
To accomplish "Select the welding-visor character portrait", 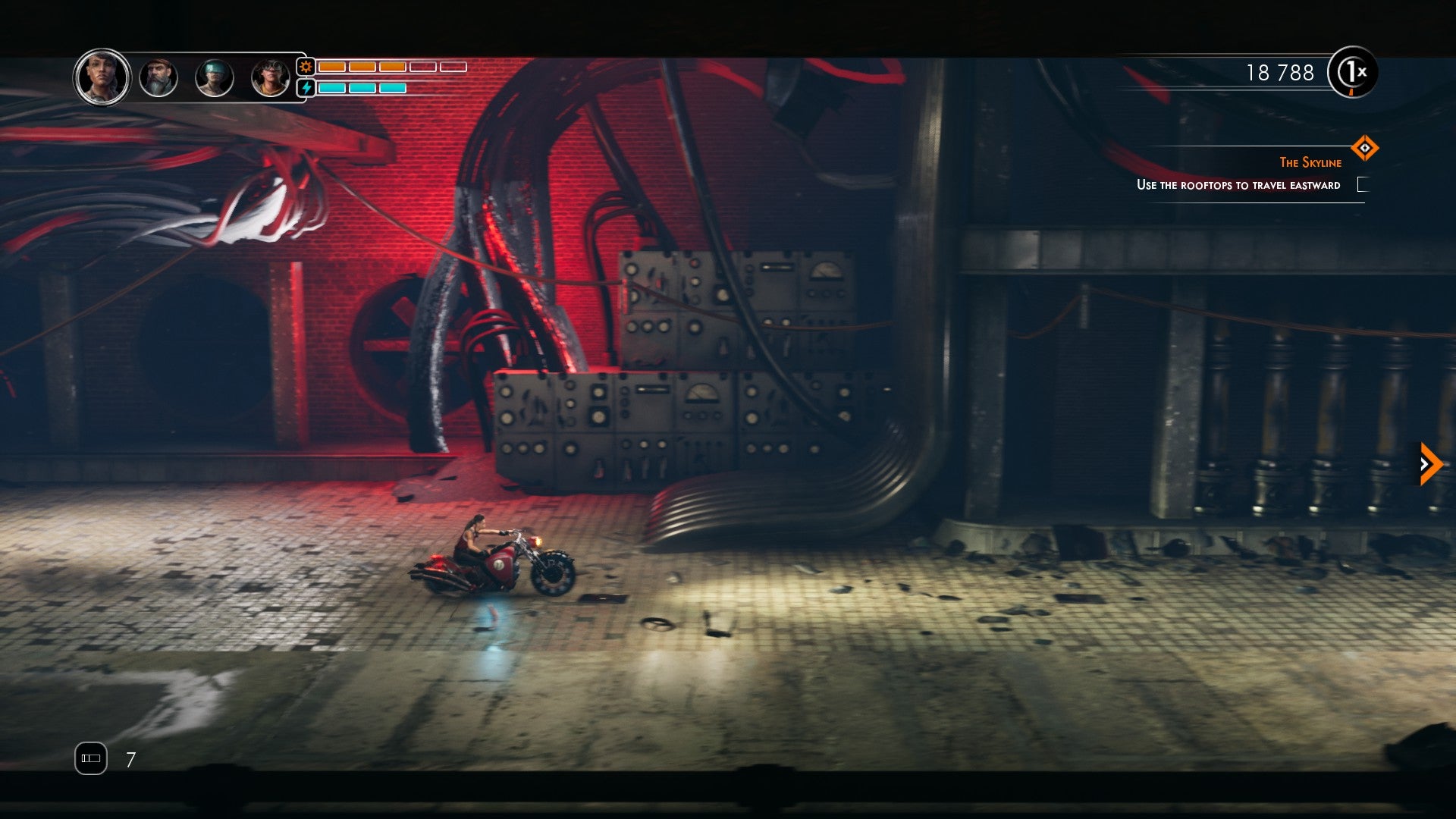I will pos(215,76).
